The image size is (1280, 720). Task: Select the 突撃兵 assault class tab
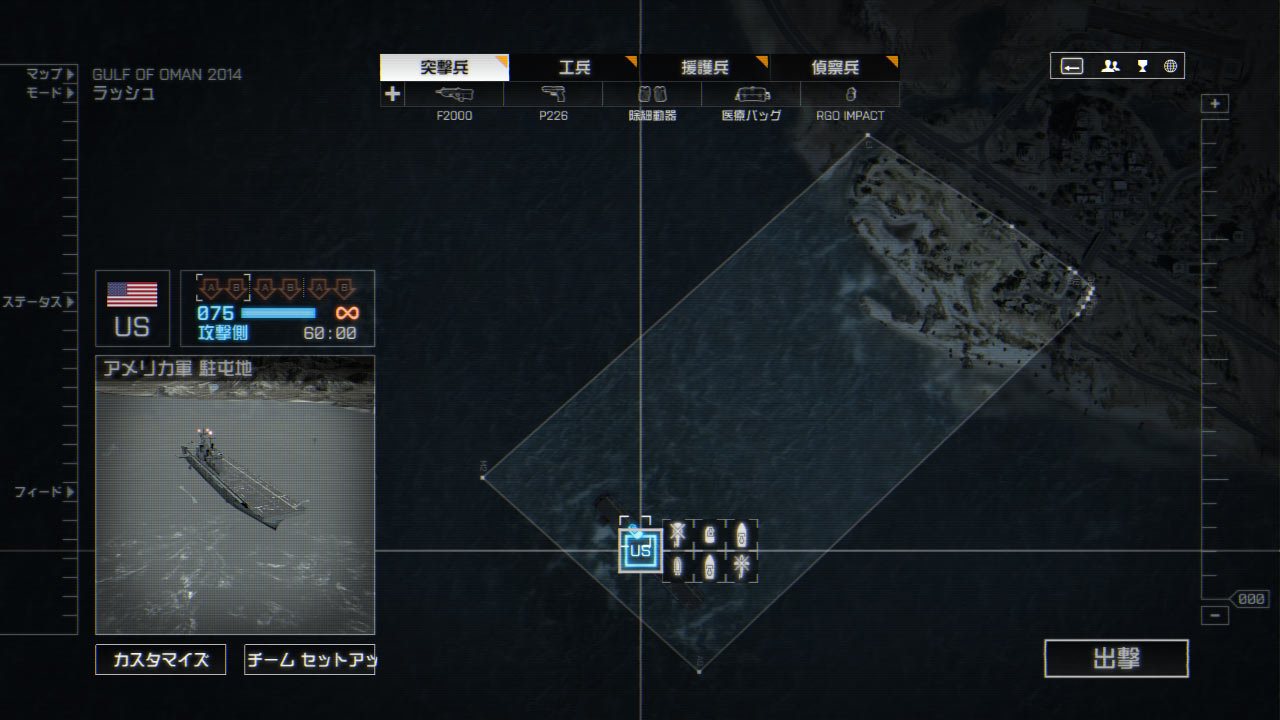444,68
